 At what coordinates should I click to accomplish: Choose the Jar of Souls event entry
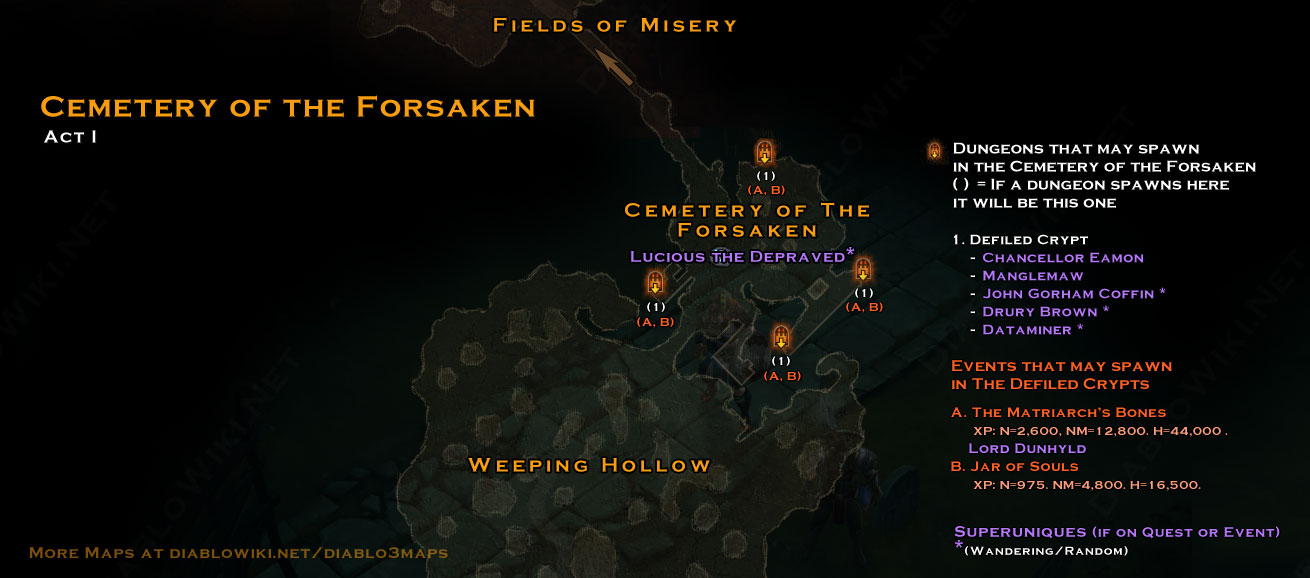click(1024, 466)
